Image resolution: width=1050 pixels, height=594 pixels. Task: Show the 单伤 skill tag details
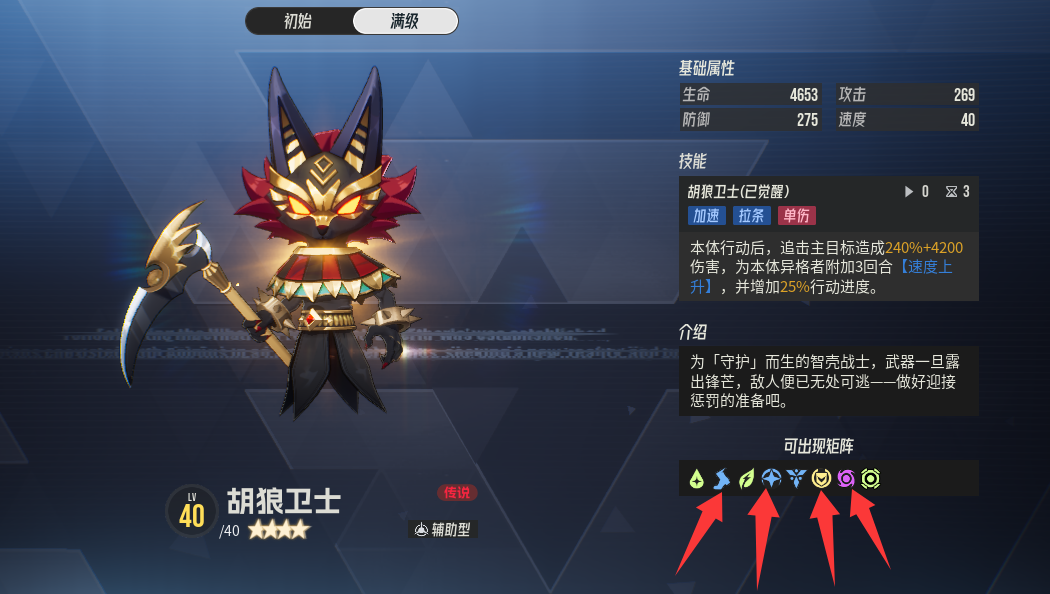pos(797,215)
